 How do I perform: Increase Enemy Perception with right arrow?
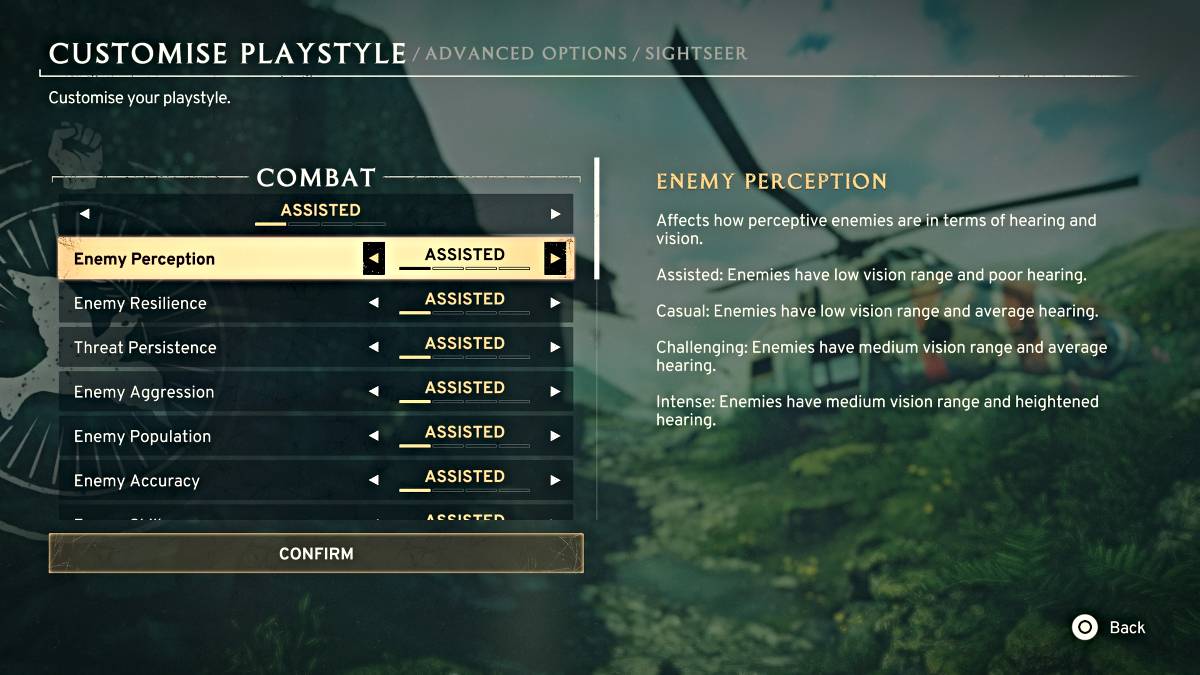[555, 259]
